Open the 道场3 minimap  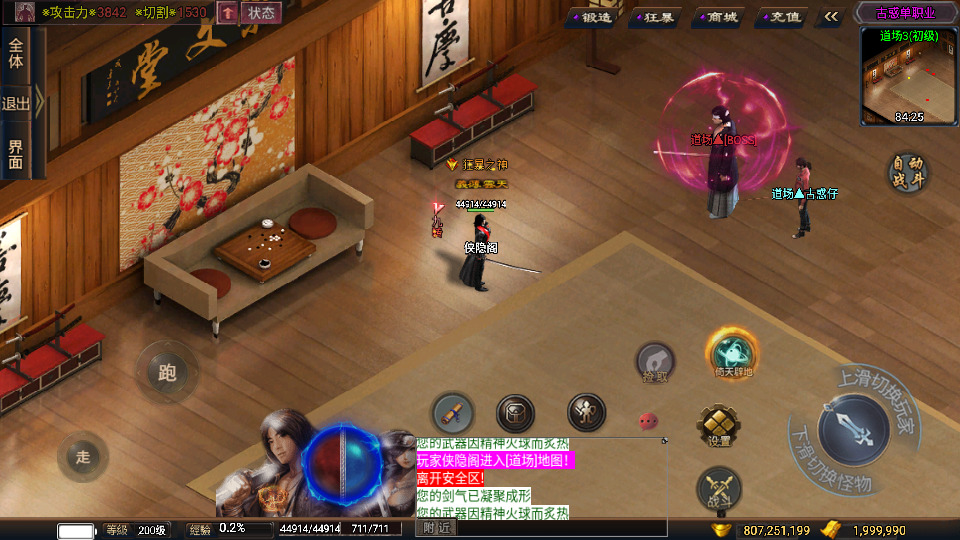click(x=908, y=76)
